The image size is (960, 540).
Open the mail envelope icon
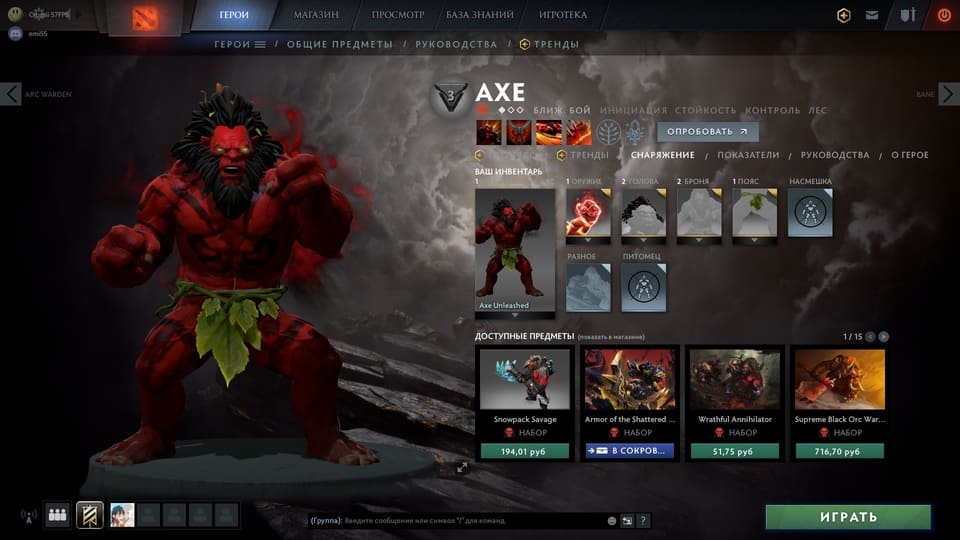[872, 15]
